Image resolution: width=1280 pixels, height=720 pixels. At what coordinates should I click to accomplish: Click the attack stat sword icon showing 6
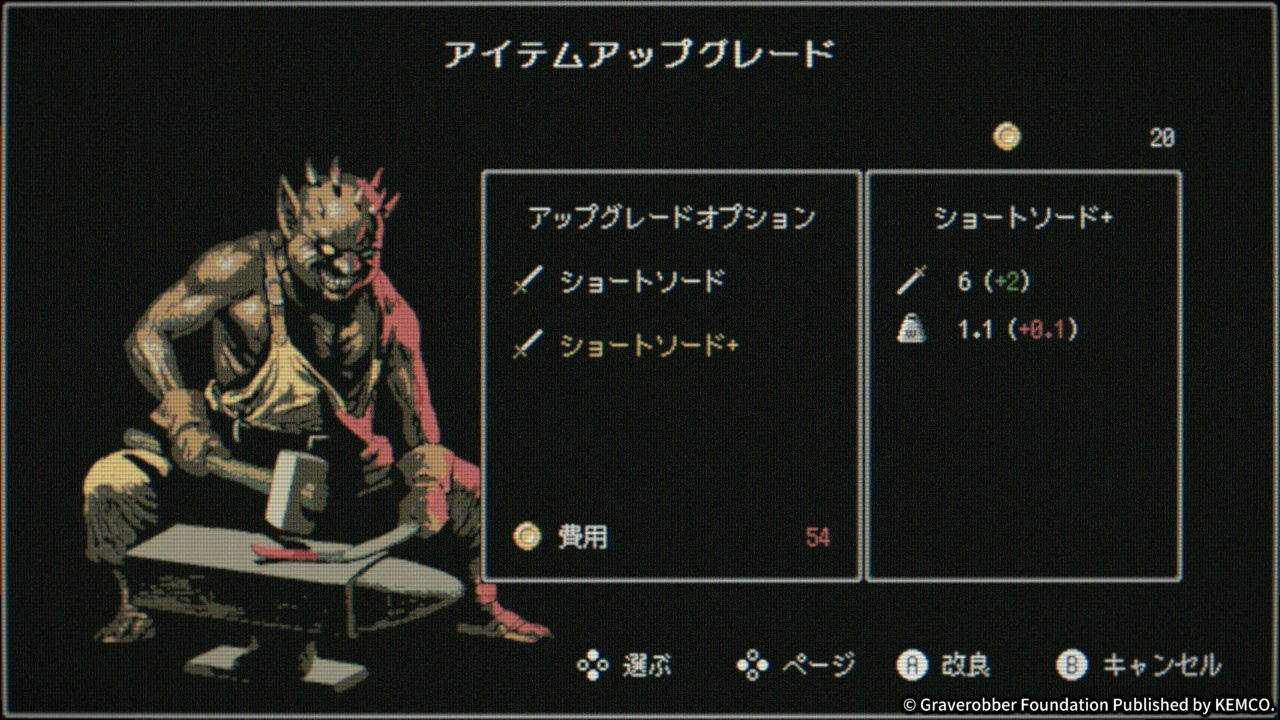(913, 281)
